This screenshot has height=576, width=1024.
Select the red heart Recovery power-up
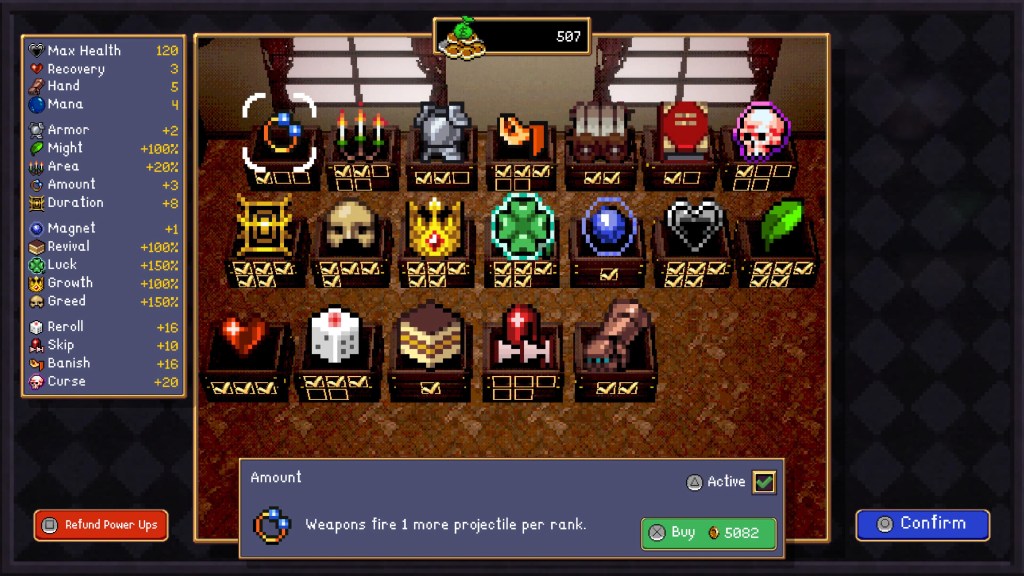coord(246,340)
